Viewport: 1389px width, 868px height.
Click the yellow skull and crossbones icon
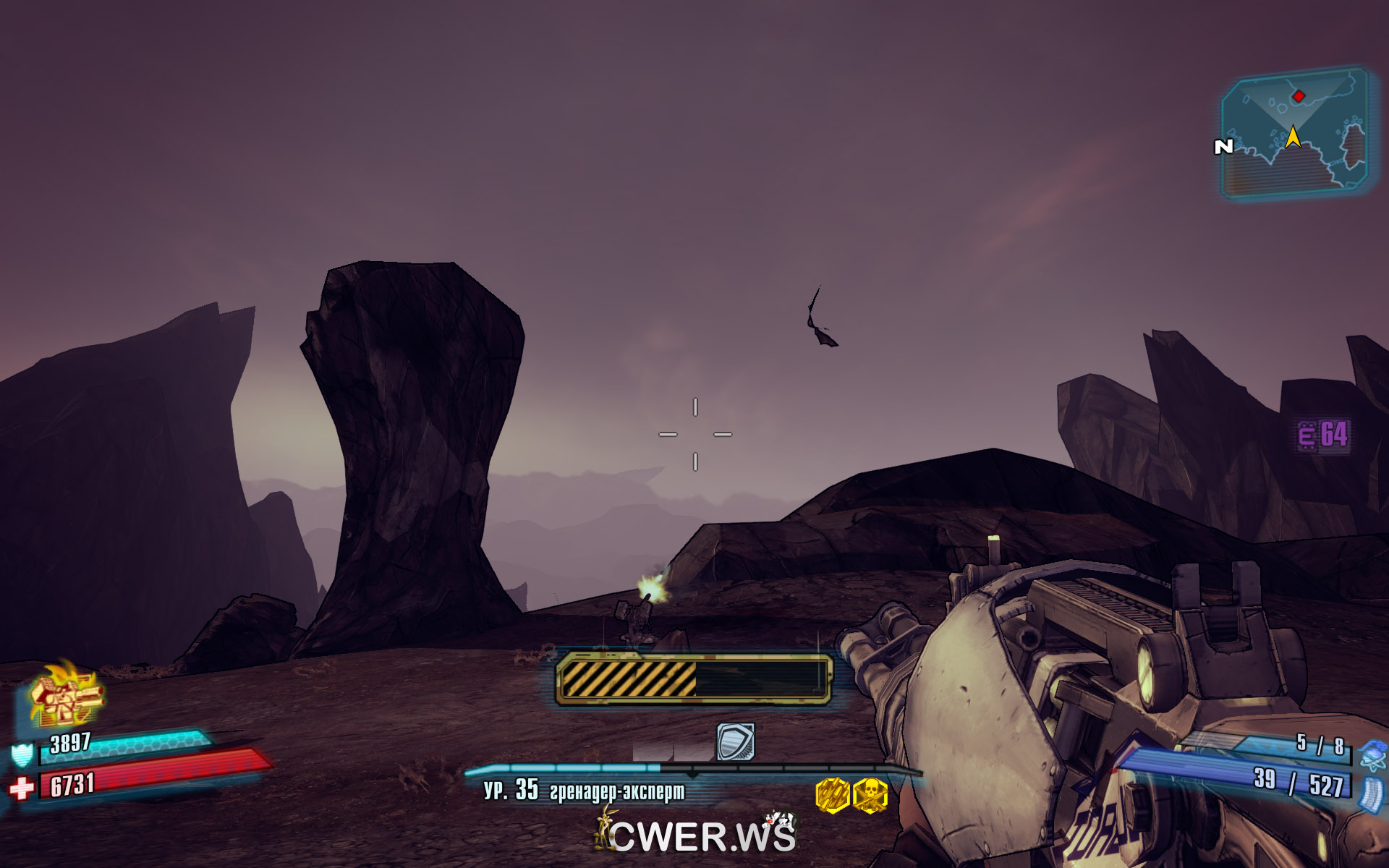[x=870, y=796]
